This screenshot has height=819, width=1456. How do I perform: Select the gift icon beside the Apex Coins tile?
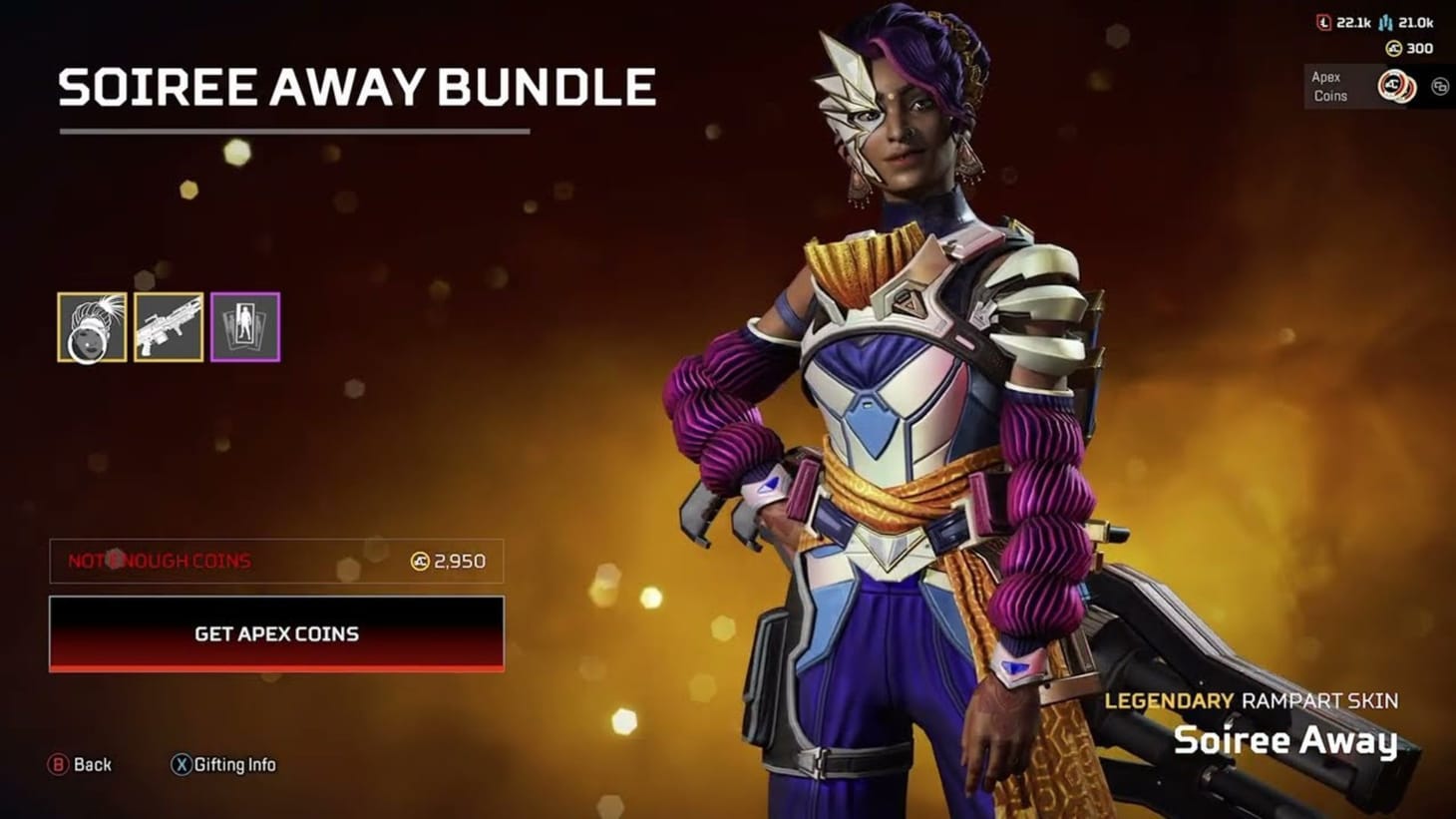(1439, 86)
